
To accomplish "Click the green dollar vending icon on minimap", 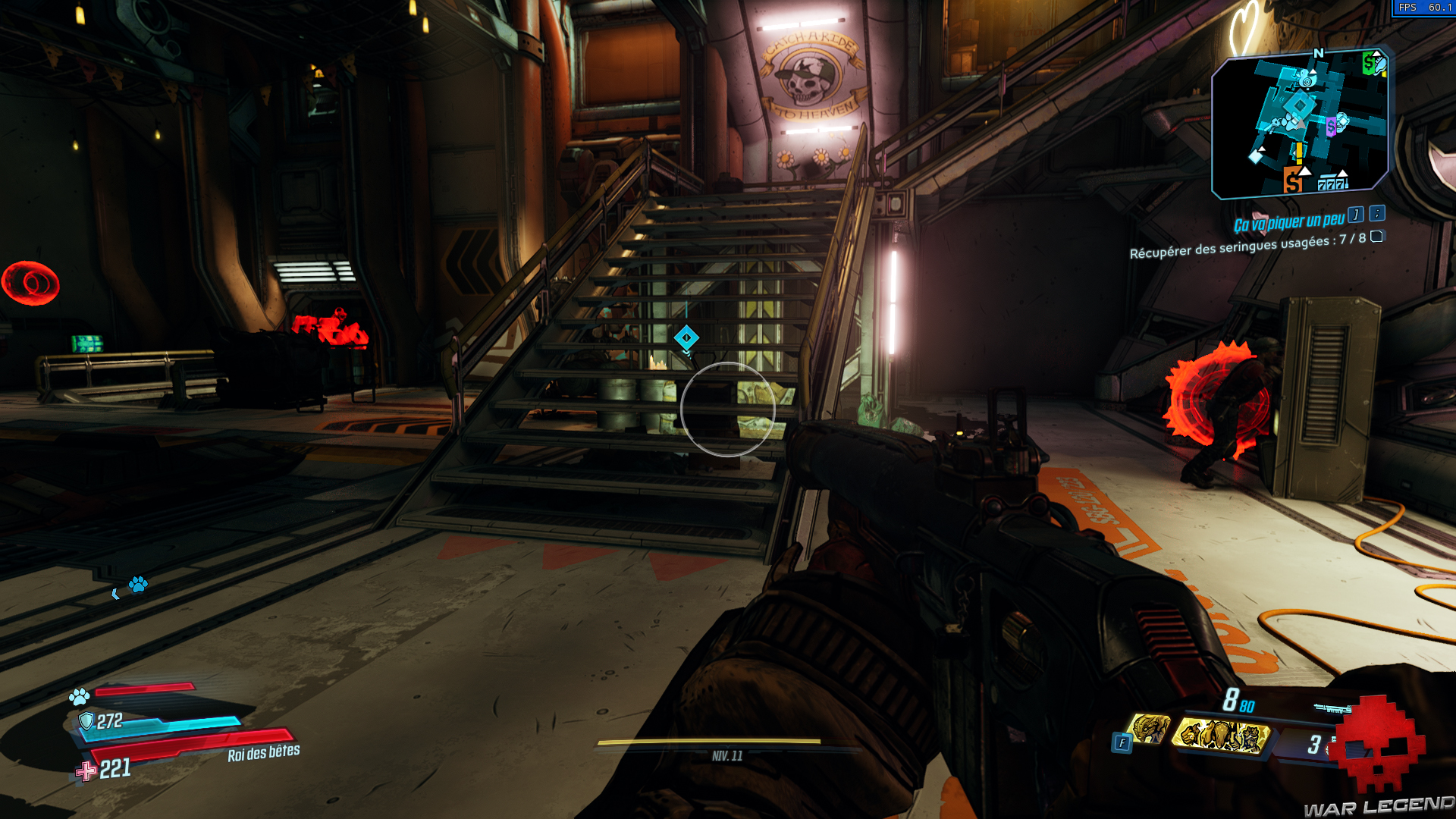I will (x=1369, y=63).
